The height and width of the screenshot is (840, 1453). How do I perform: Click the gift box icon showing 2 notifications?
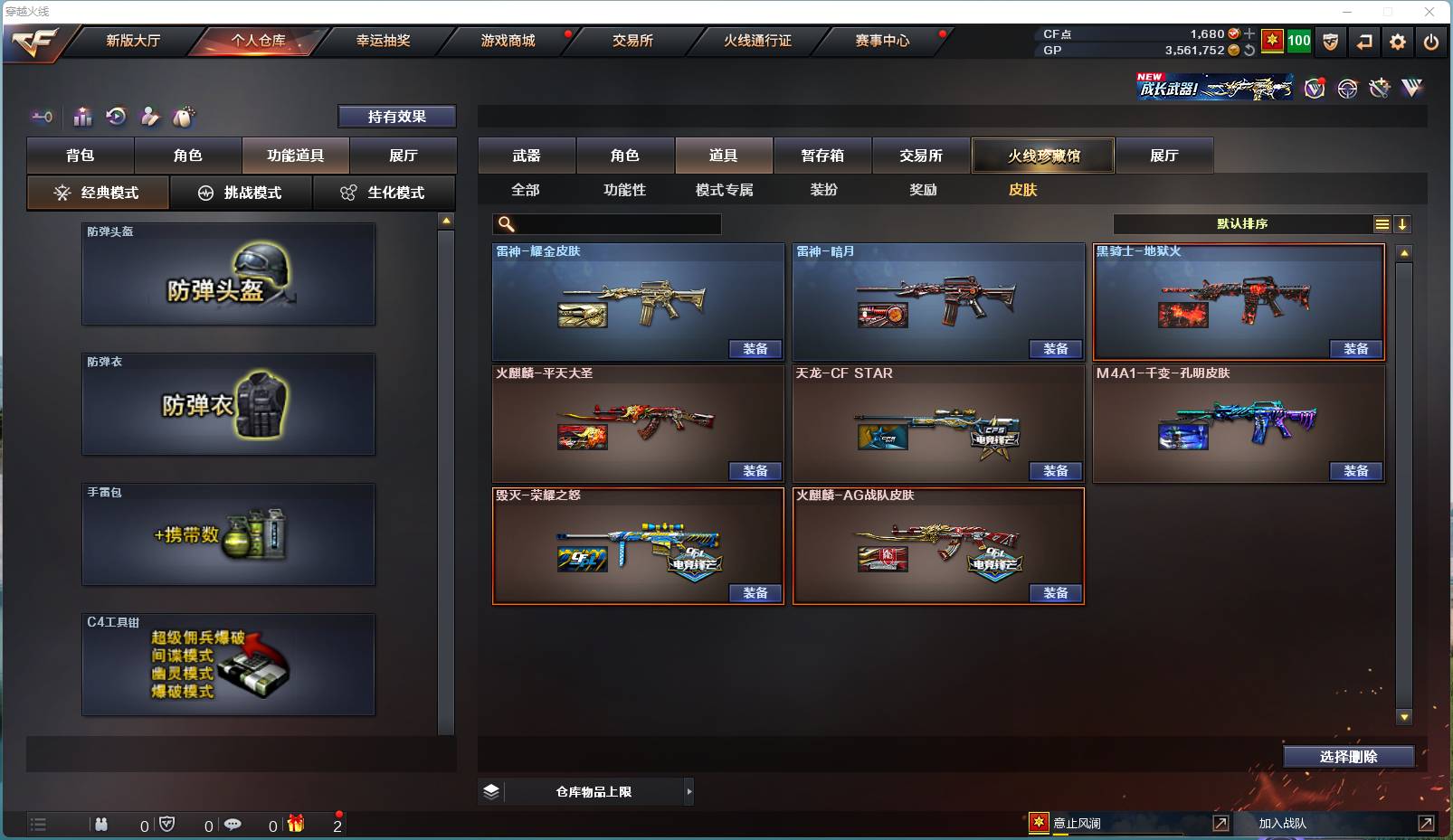coord(296,824)
